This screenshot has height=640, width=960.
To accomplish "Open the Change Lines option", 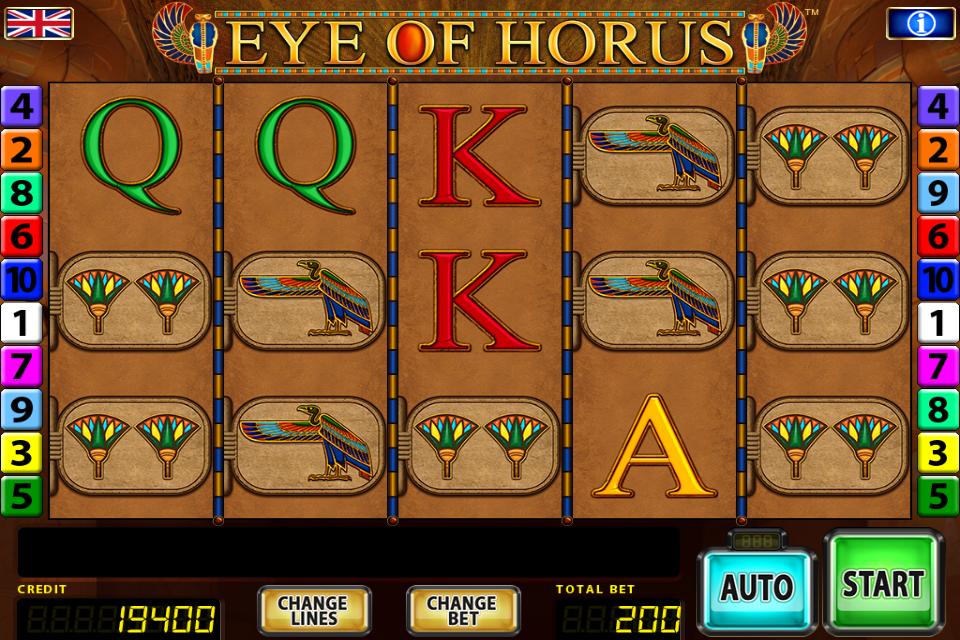I will tap(312, 610).
